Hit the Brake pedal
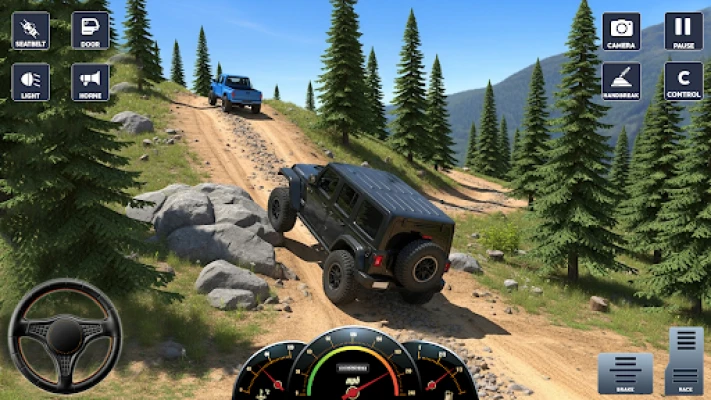711x400 pixels. point(625,372)
